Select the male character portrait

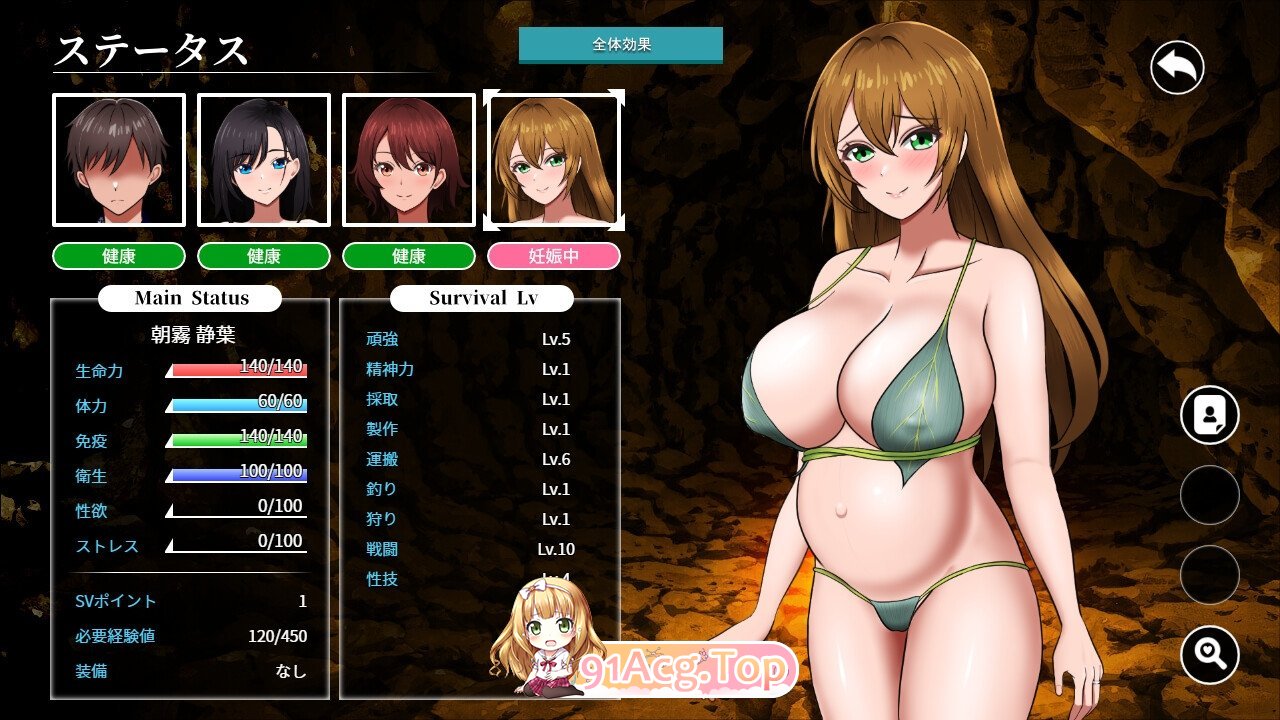(x=117, y=160)
